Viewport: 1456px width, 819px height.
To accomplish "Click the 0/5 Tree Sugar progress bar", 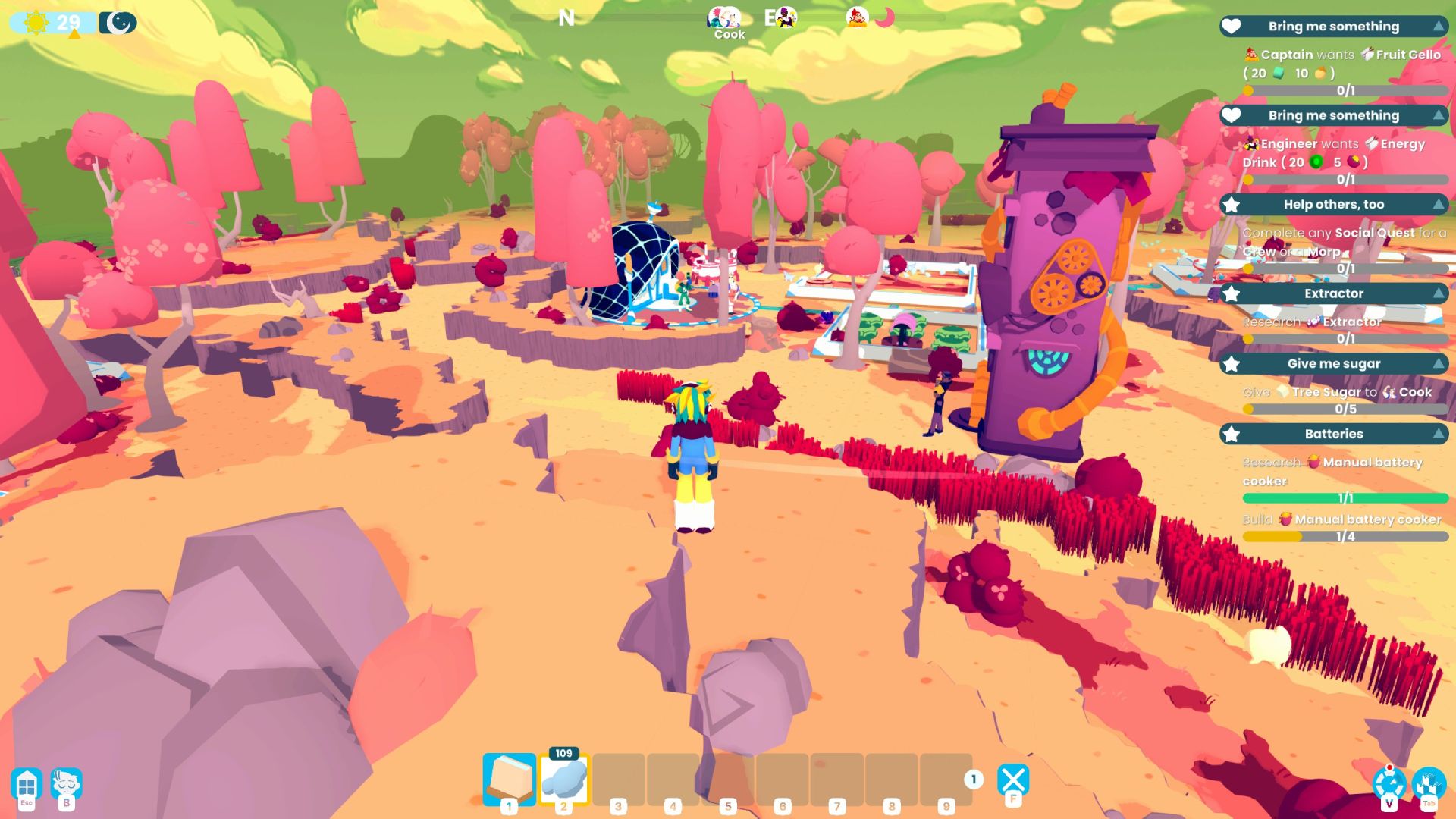I will [1342, 409].
